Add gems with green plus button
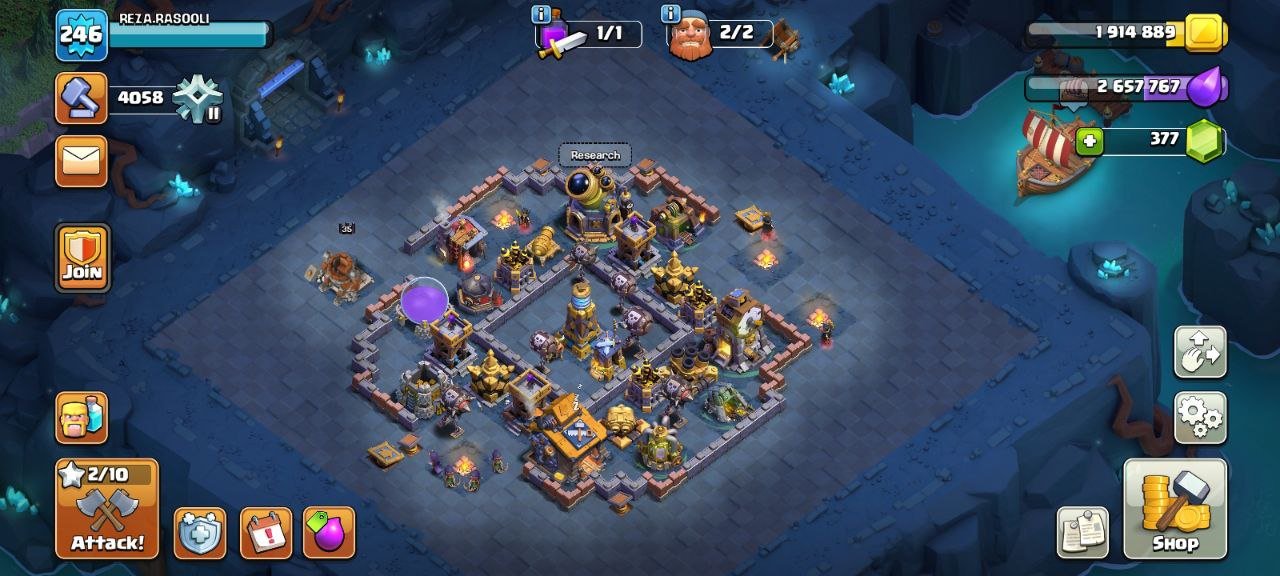Viewport: 1280px width, 576px height. (x=1089, y=141)
